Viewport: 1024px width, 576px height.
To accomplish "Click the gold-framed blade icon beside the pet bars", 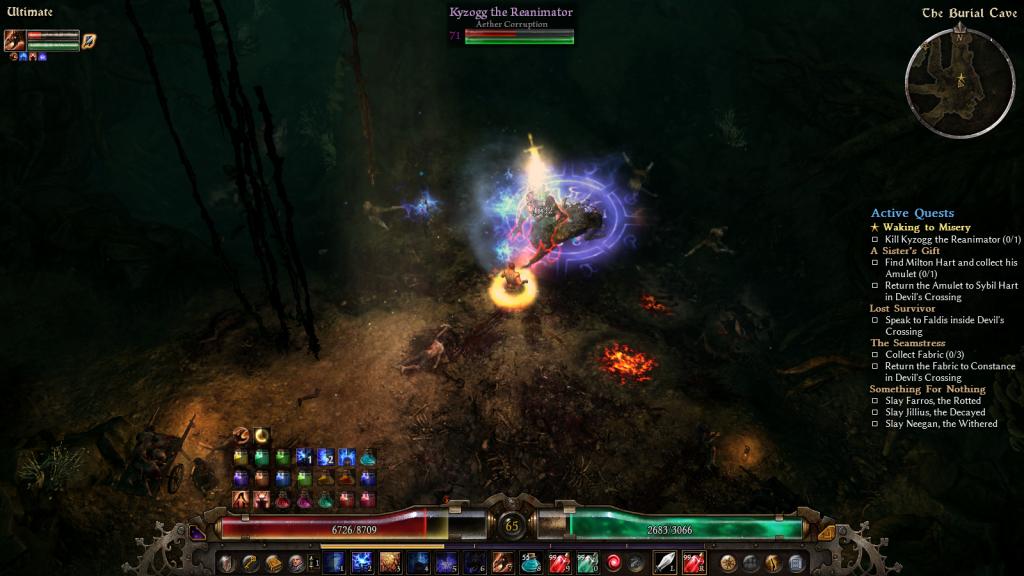I will point(89,41).
